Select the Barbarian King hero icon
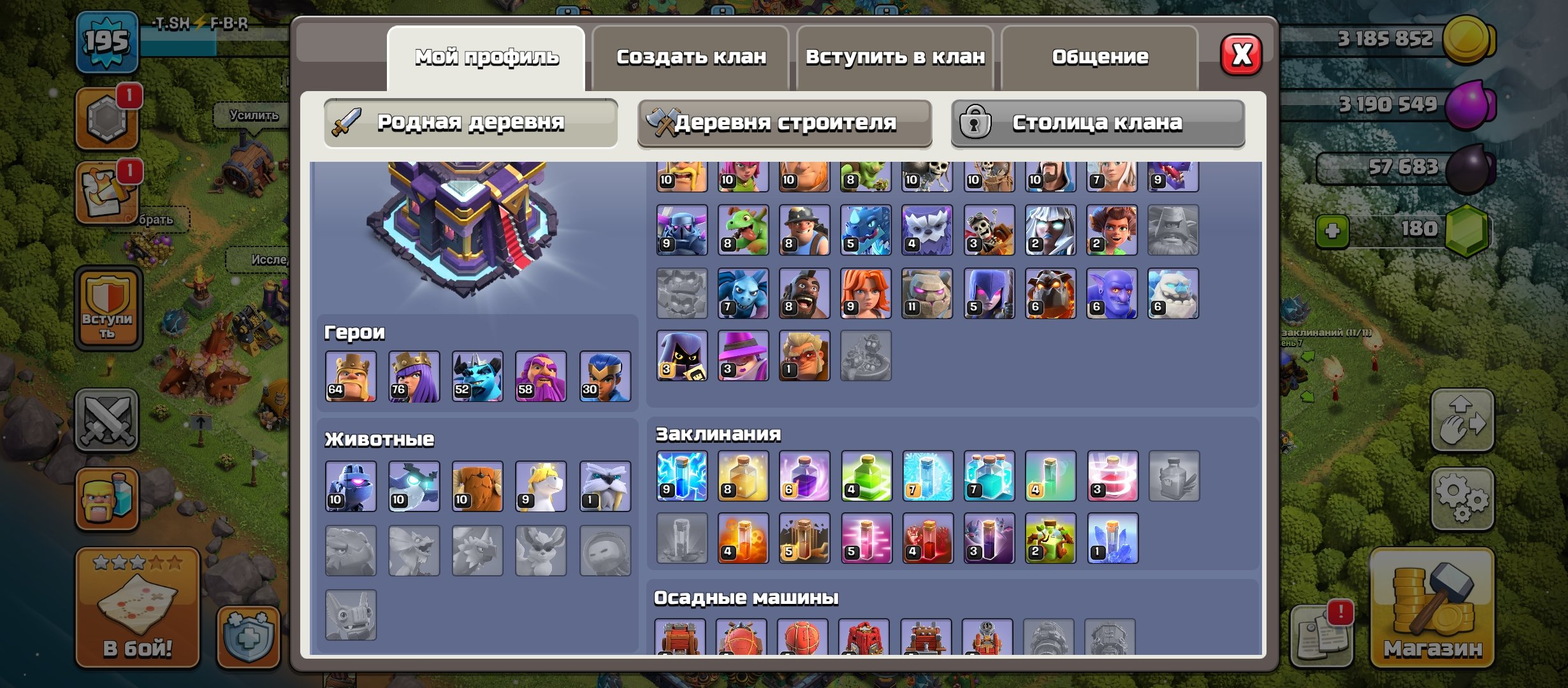Screen dimensions: 1568x688 click(351, 376)
